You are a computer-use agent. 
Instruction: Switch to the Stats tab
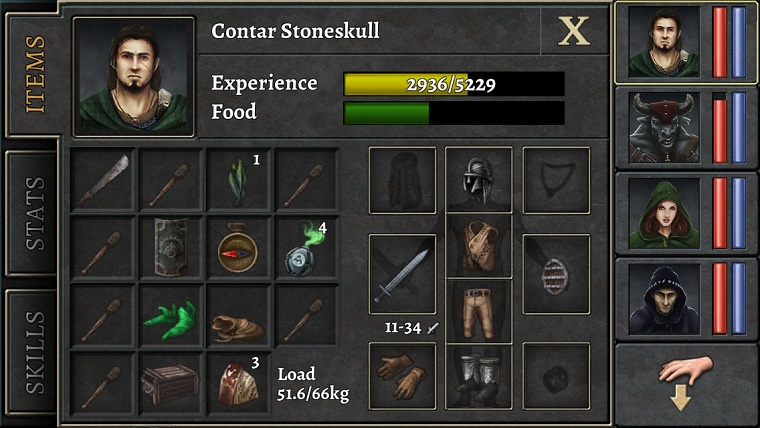(33, 213)
